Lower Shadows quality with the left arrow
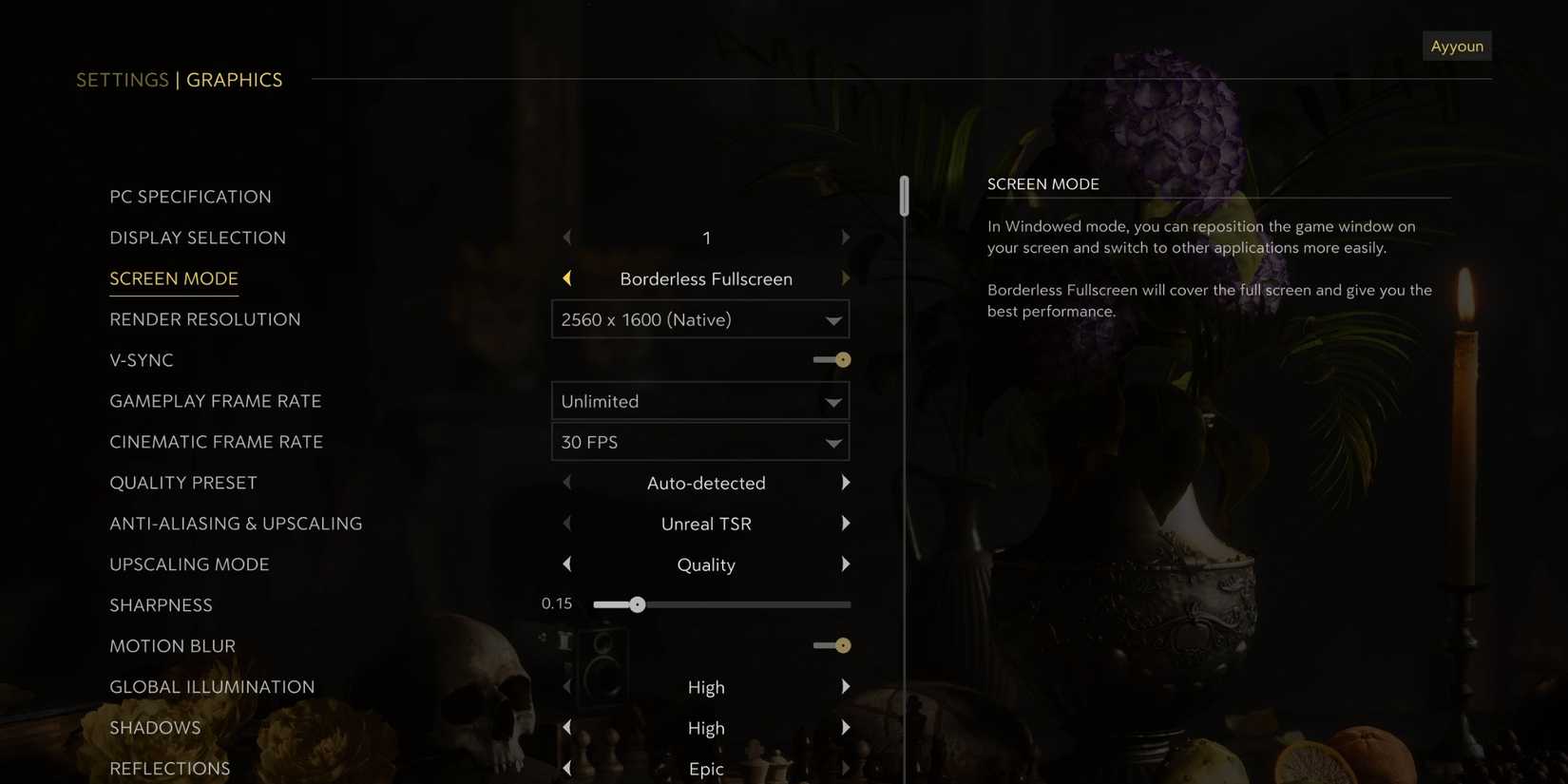The height and width of the screenshot is (784, 1568). (566, 726)
